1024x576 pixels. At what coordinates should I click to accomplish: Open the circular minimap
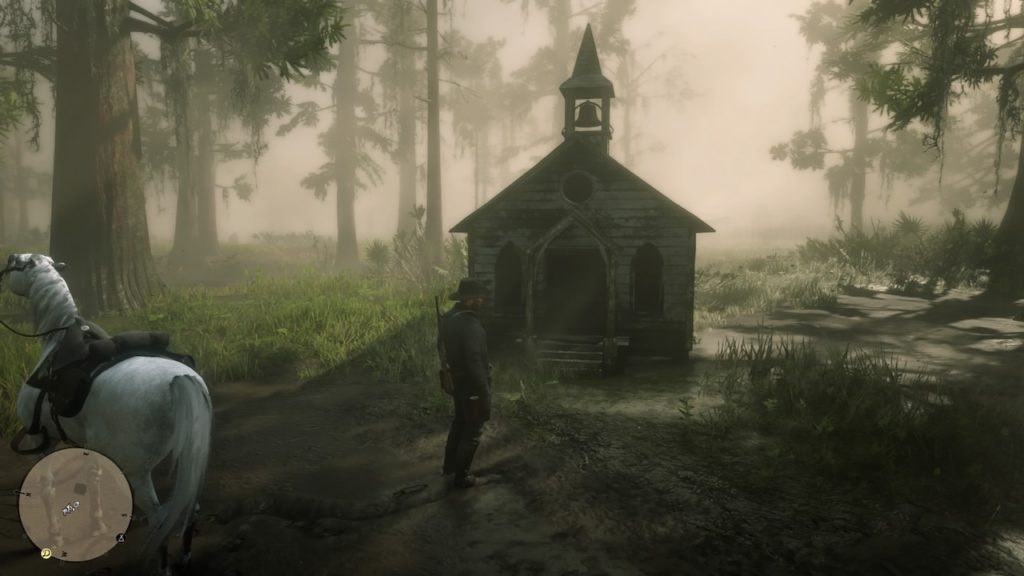click(75, 504)
